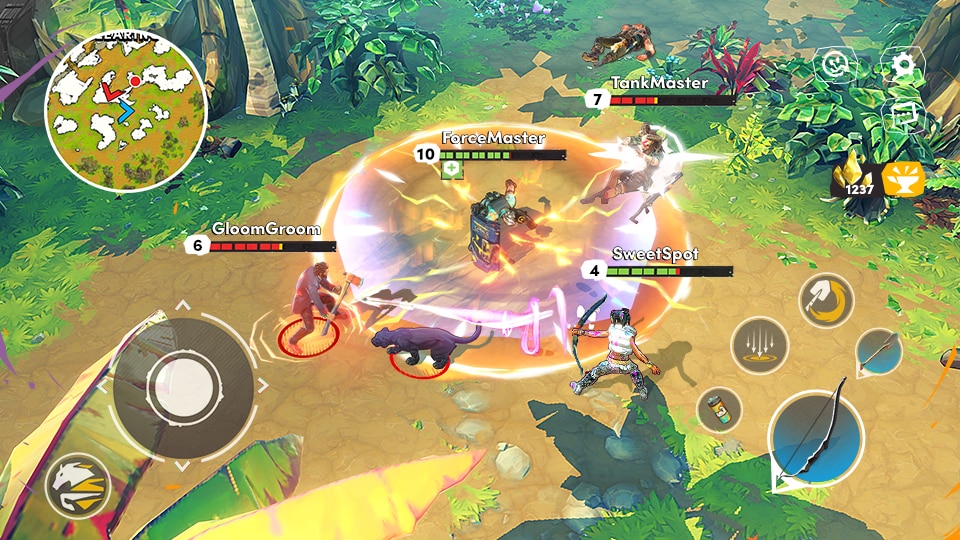Use the shovel dig ability
This screenshot has height=540, width=960.
tap(827, 301)
